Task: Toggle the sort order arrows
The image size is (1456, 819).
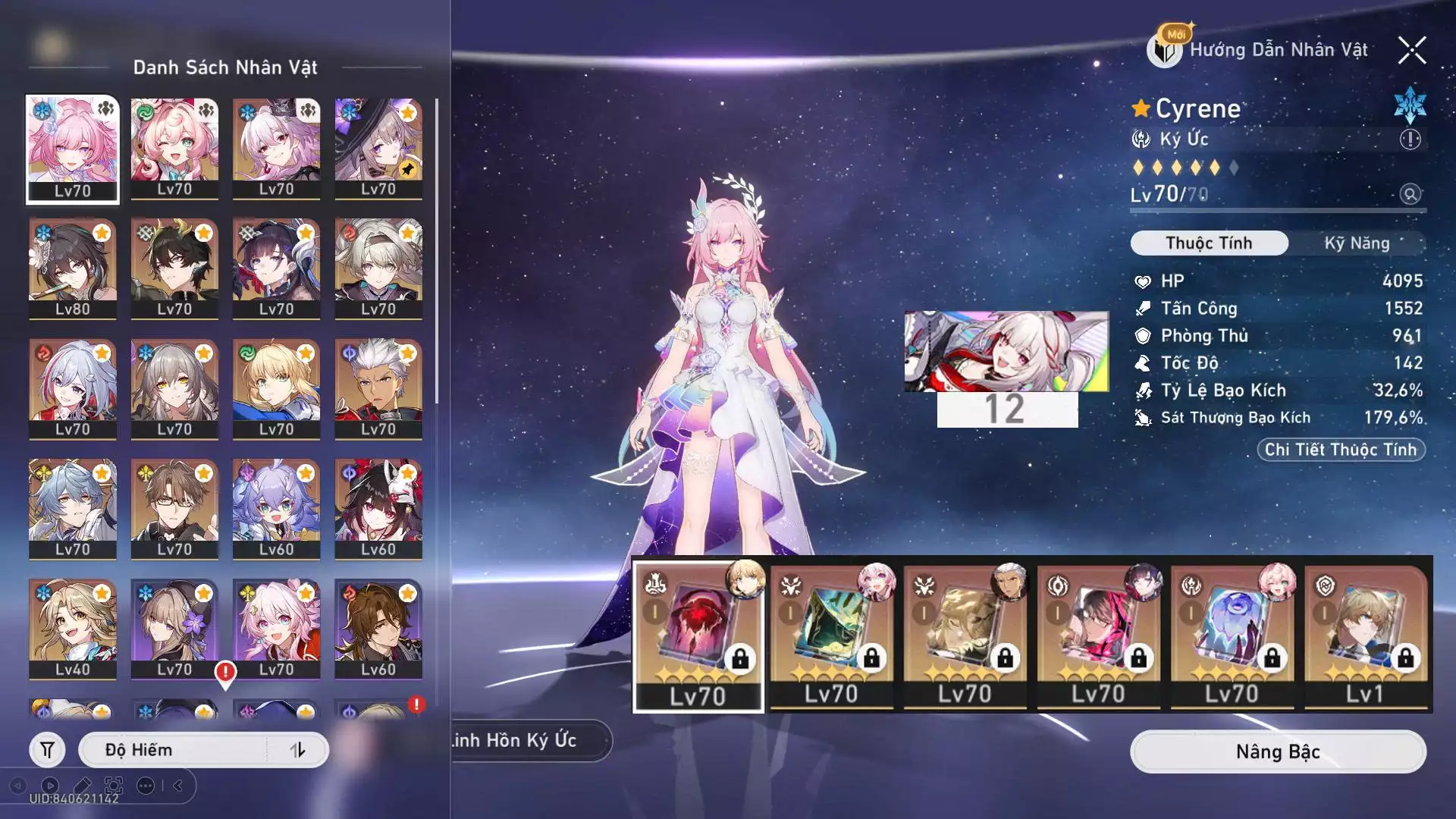Action: (297, 750)
